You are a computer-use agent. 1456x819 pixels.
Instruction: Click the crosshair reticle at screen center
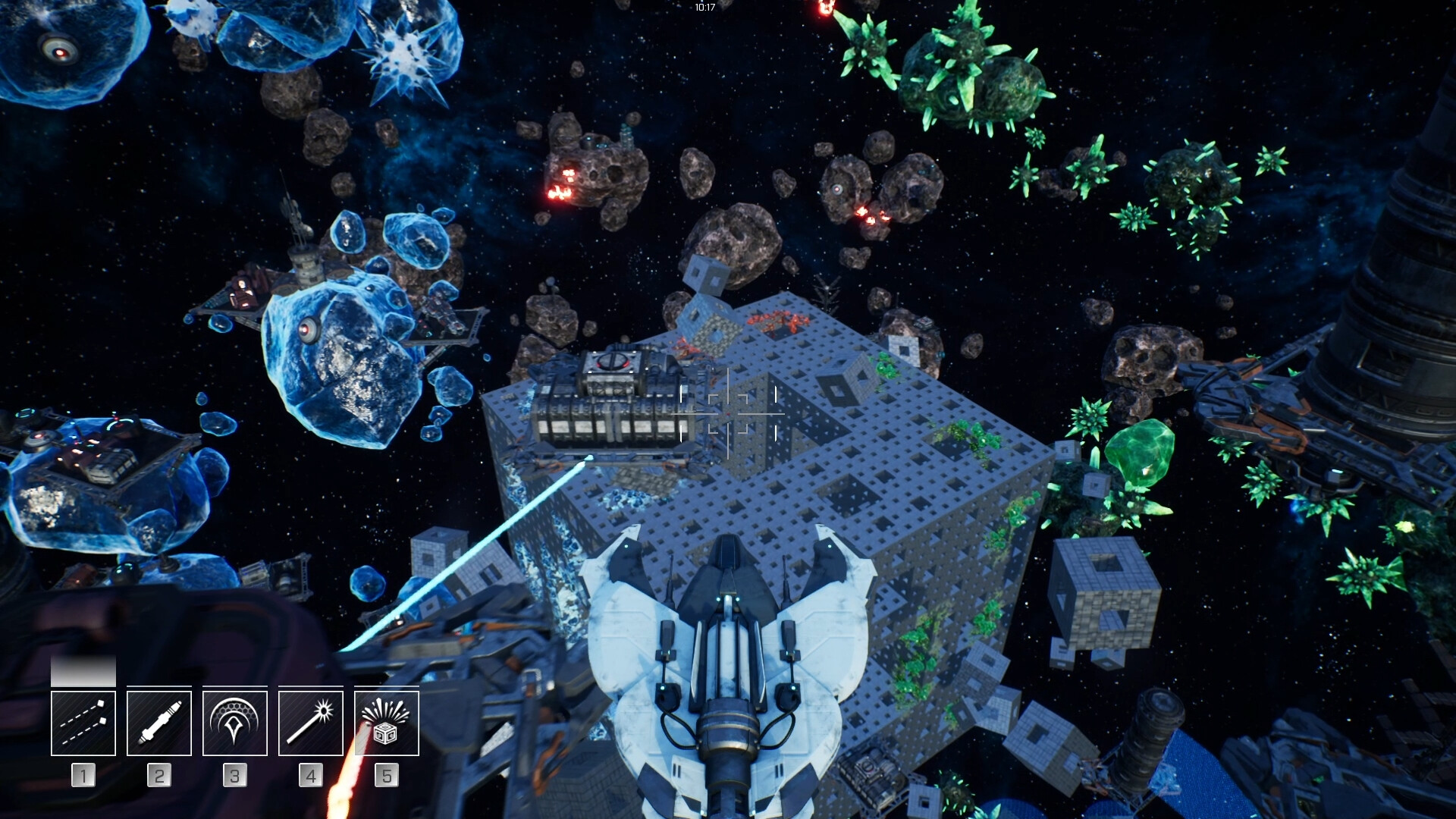tap(730, 414)
